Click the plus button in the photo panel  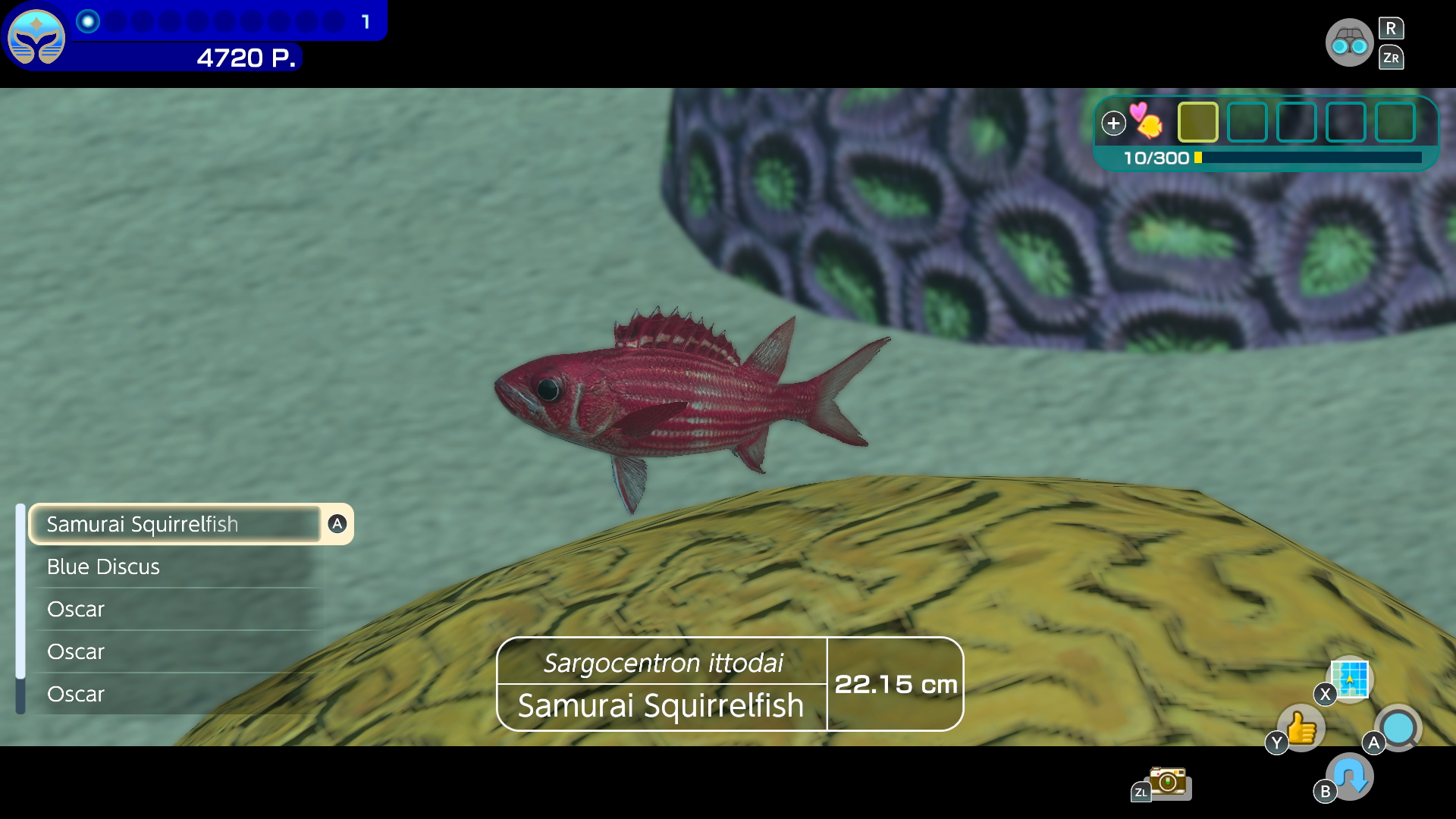(1114, 122)
